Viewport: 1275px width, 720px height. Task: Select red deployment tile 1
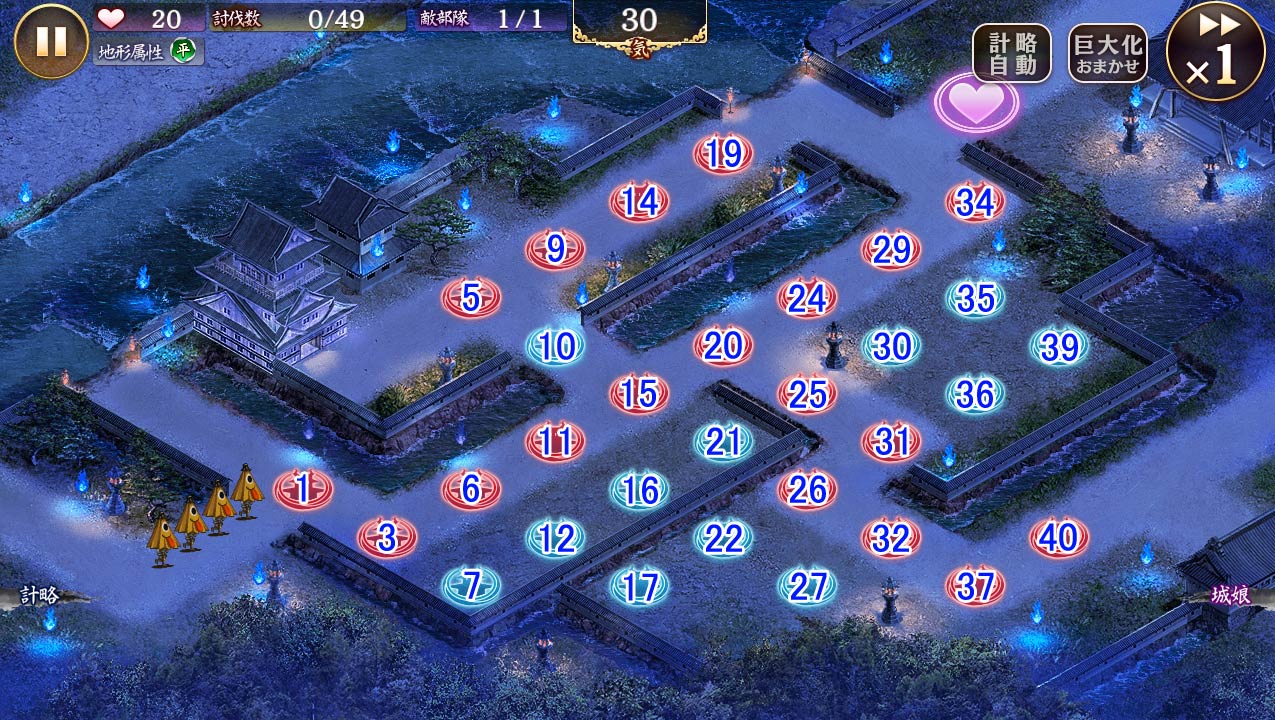point(303,489)
